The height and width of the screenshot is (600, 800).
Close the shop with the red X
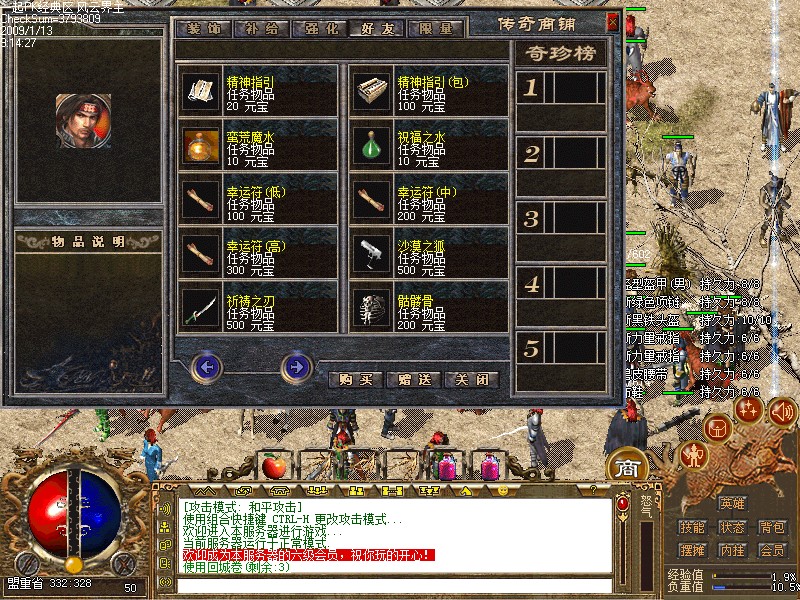(613, 21)
